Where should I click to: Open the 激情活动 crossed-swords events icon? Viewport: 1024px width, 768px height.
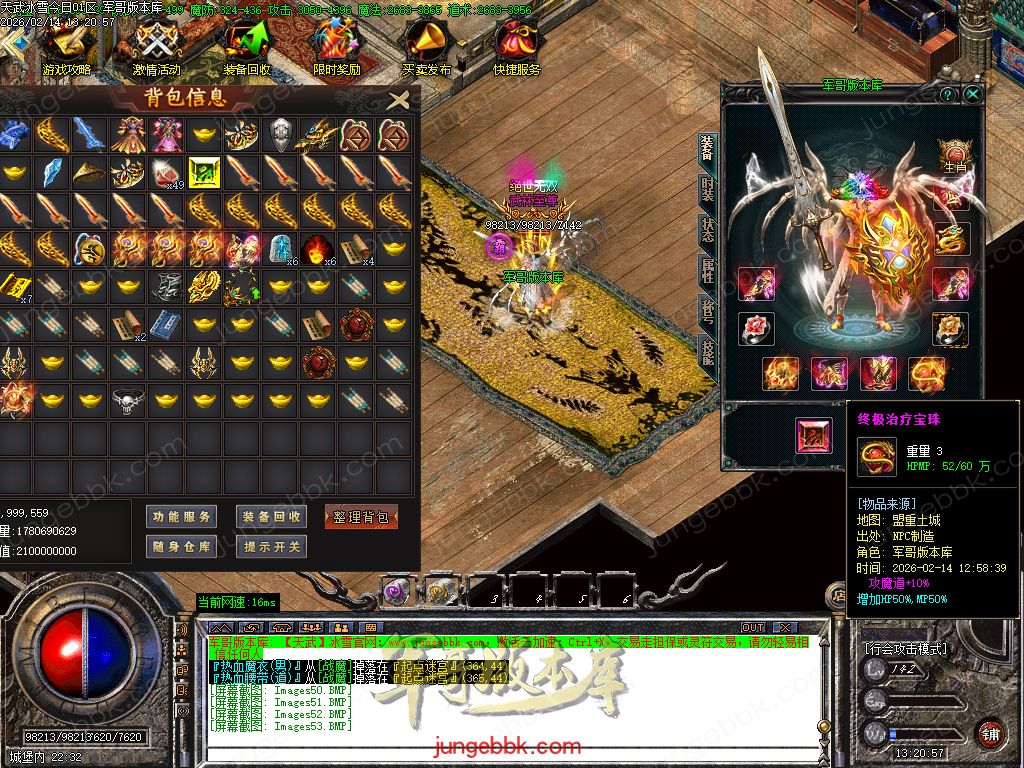coord(156,45)
